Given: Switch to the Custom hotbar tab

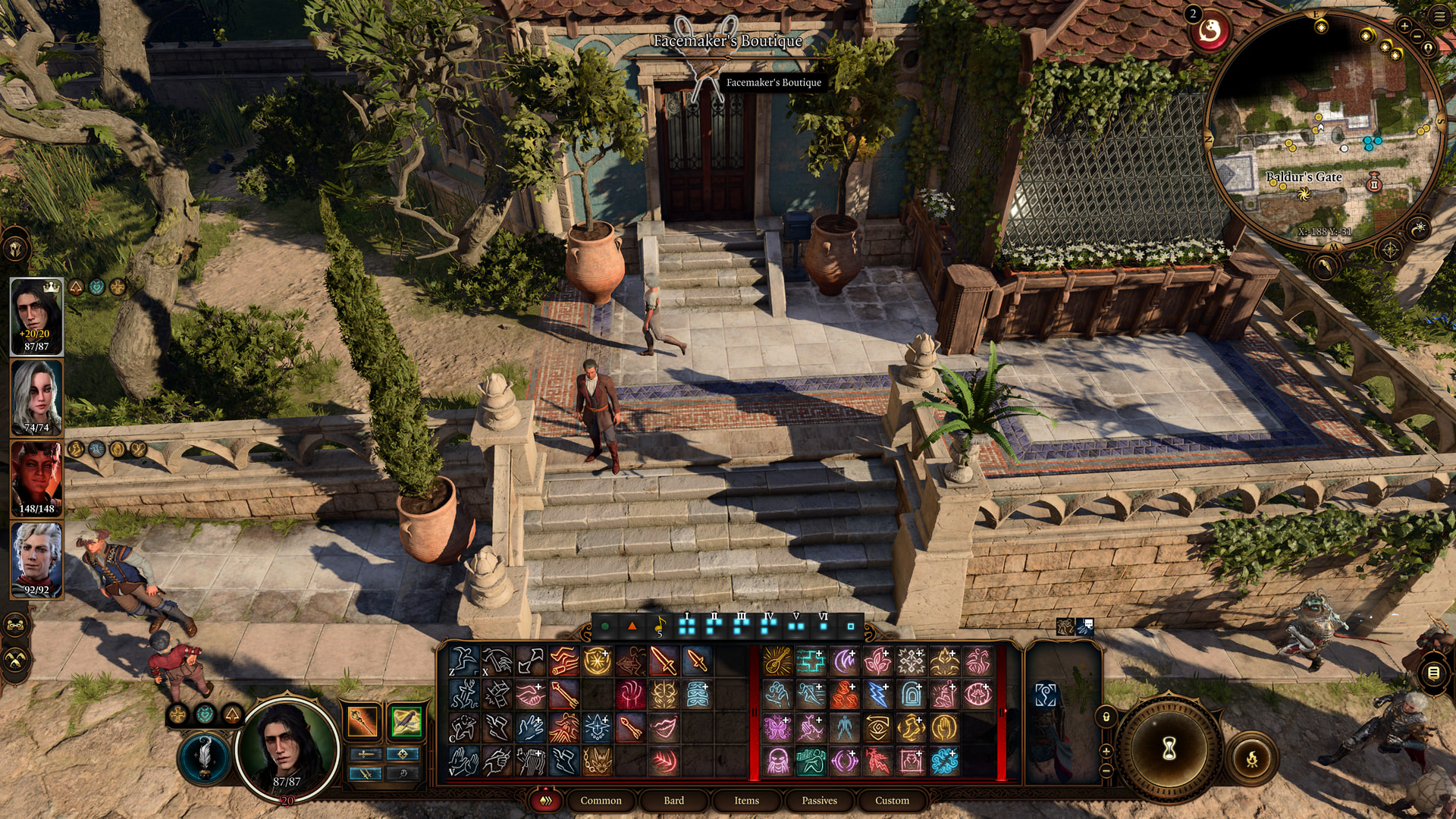Looking at the screenshot, I should click(892, 800).
